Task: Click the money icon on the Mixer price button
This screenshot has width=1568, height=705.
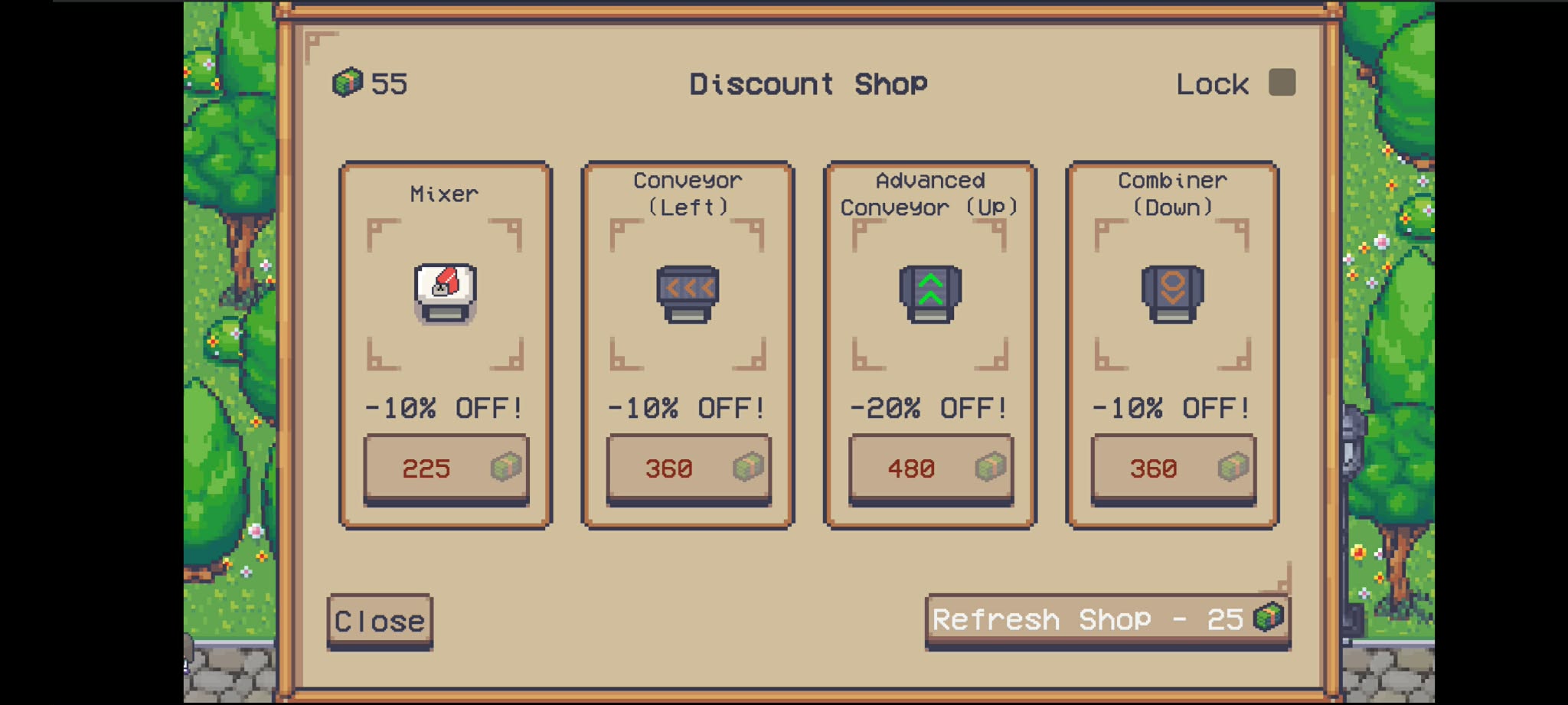Action: click(508, 467)
